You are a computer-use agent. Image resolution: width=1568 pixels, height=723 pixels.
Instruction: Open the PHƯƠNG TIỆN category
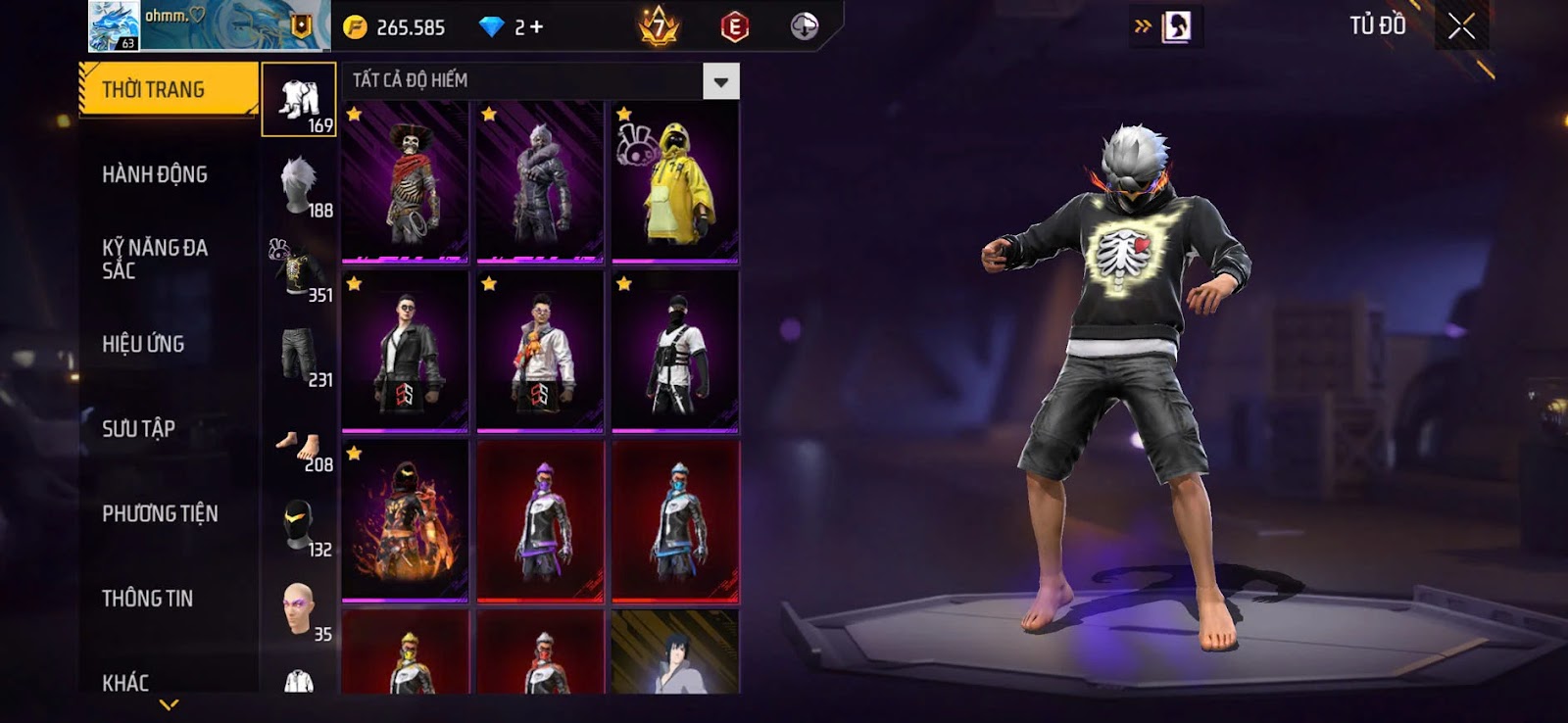(x=160, y=513)
